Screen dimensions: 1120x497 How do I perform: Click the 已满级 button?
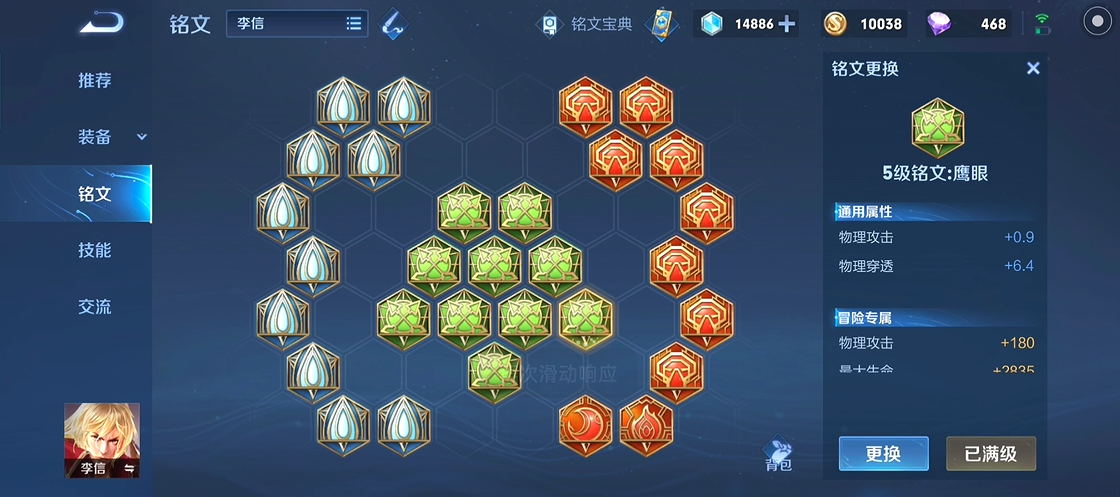[990, 453]
